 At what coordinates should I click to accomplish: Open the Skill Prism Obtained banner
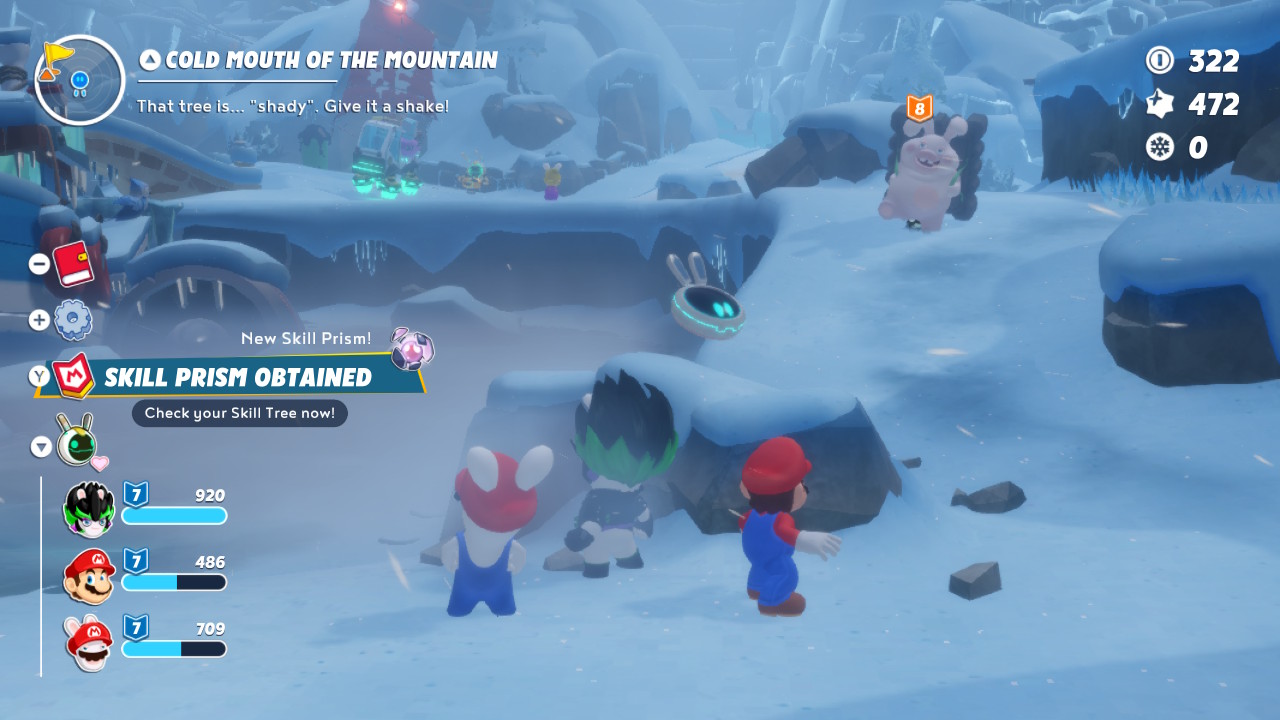tap(238, 377)
